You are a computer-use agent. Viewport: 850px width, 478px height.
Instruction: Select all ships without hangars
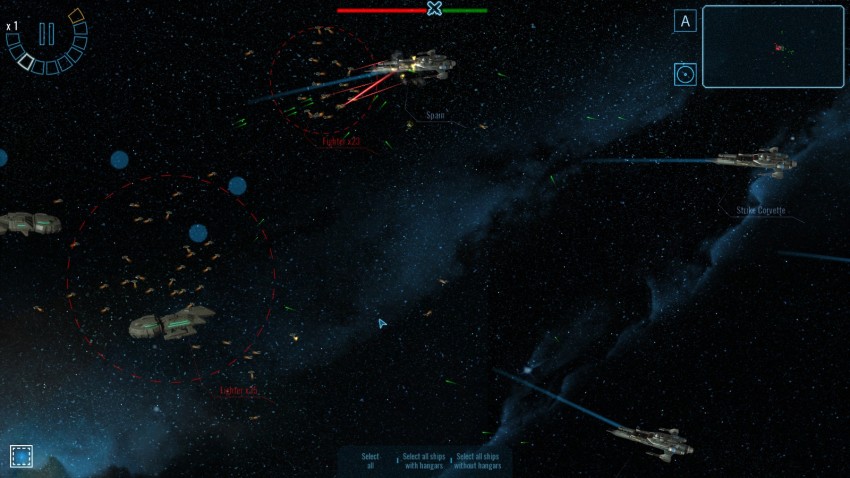[x=477, y=460]
